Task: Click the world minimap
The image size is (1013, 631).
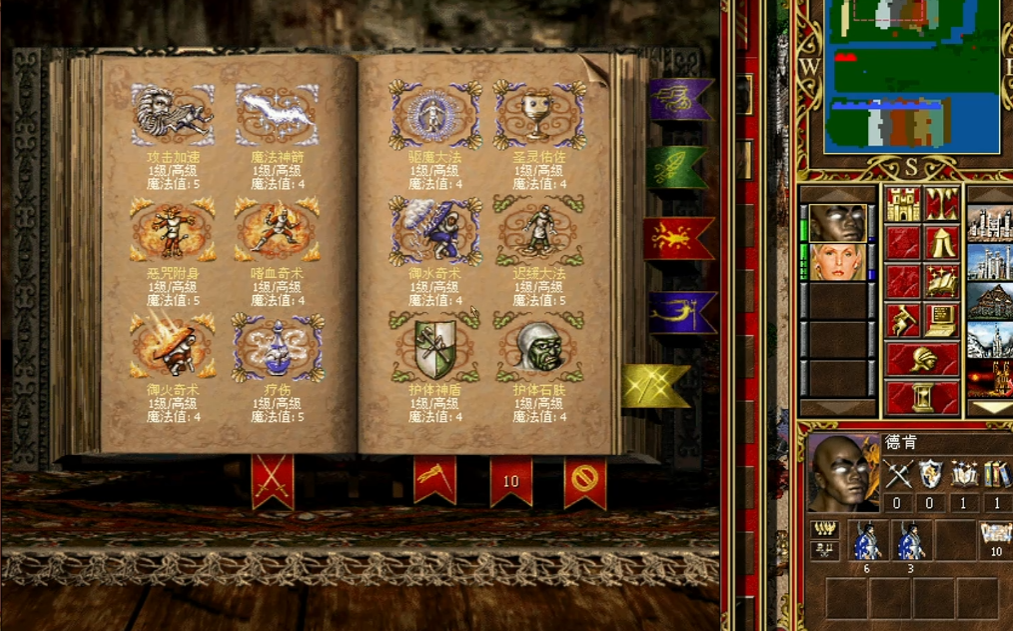Action: coord(911,75)
